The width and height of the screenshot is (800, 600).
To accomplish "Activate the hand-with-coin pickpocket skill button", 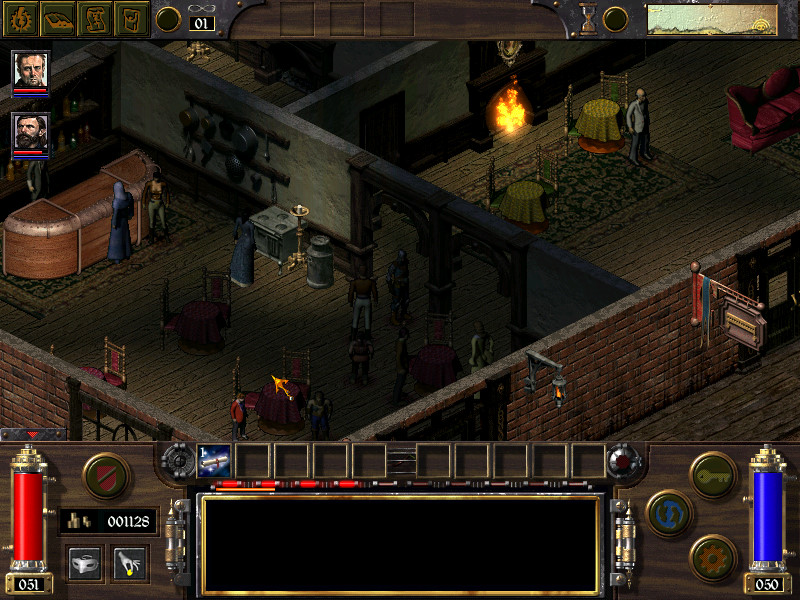I will (x=129, y=563).
